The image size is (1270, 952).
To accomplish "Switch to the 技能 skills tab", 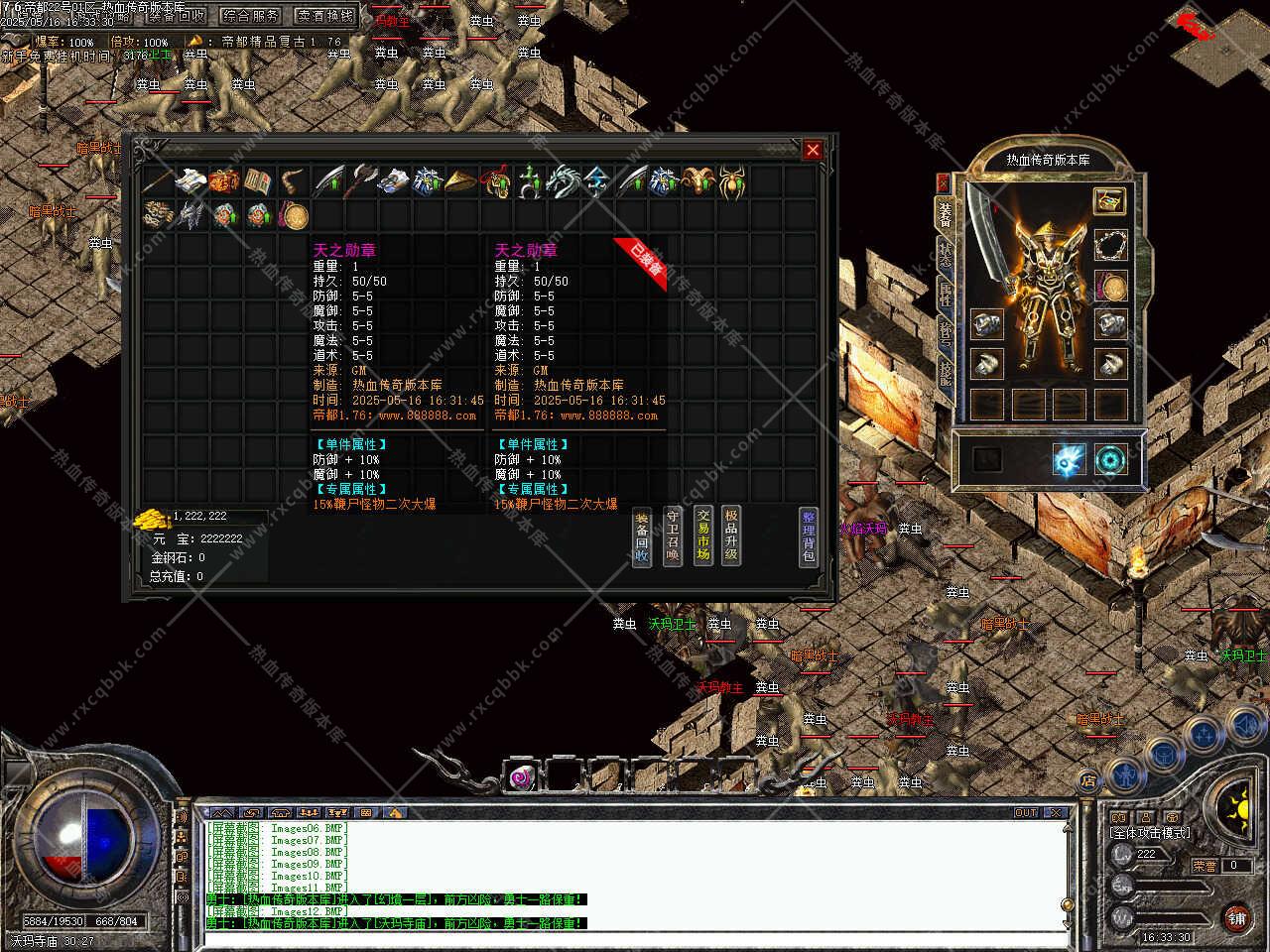I will click(x=945, y=372).
